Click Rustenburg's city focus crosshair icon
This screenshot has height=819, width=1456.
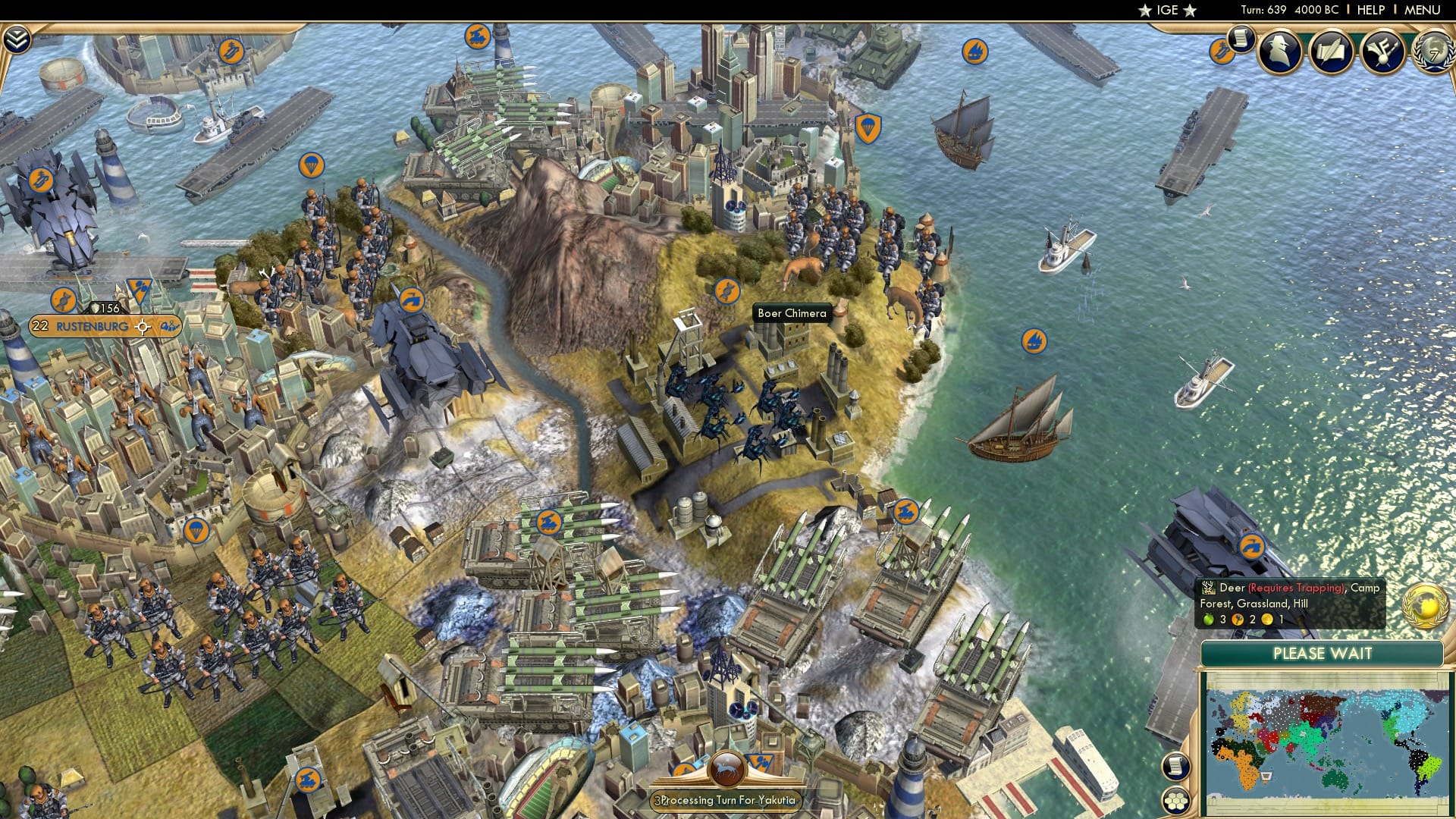point(143,327)
